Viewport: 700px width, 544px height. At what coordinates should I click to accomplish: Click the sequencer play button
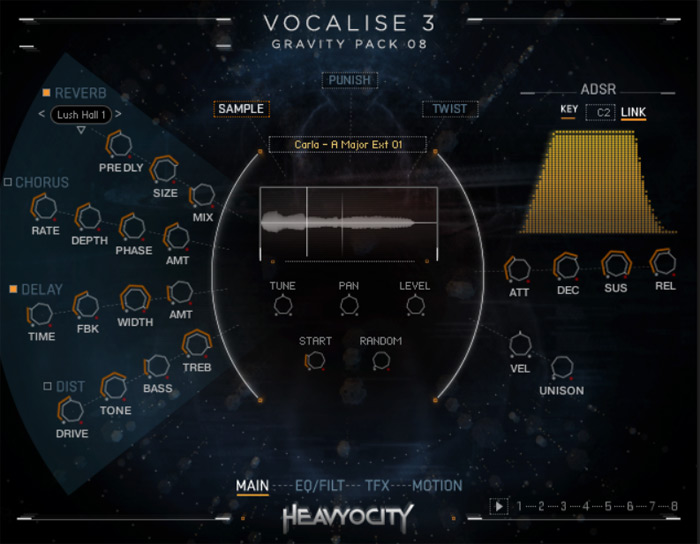coord(499,506)
